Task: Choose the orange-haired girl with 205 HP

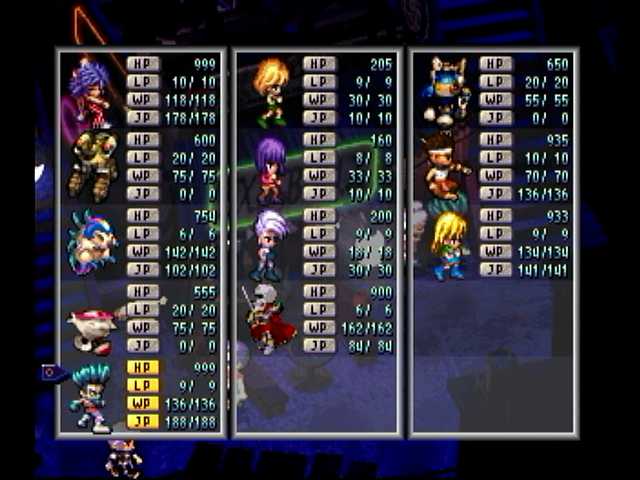Action: (x=269, y=92)
